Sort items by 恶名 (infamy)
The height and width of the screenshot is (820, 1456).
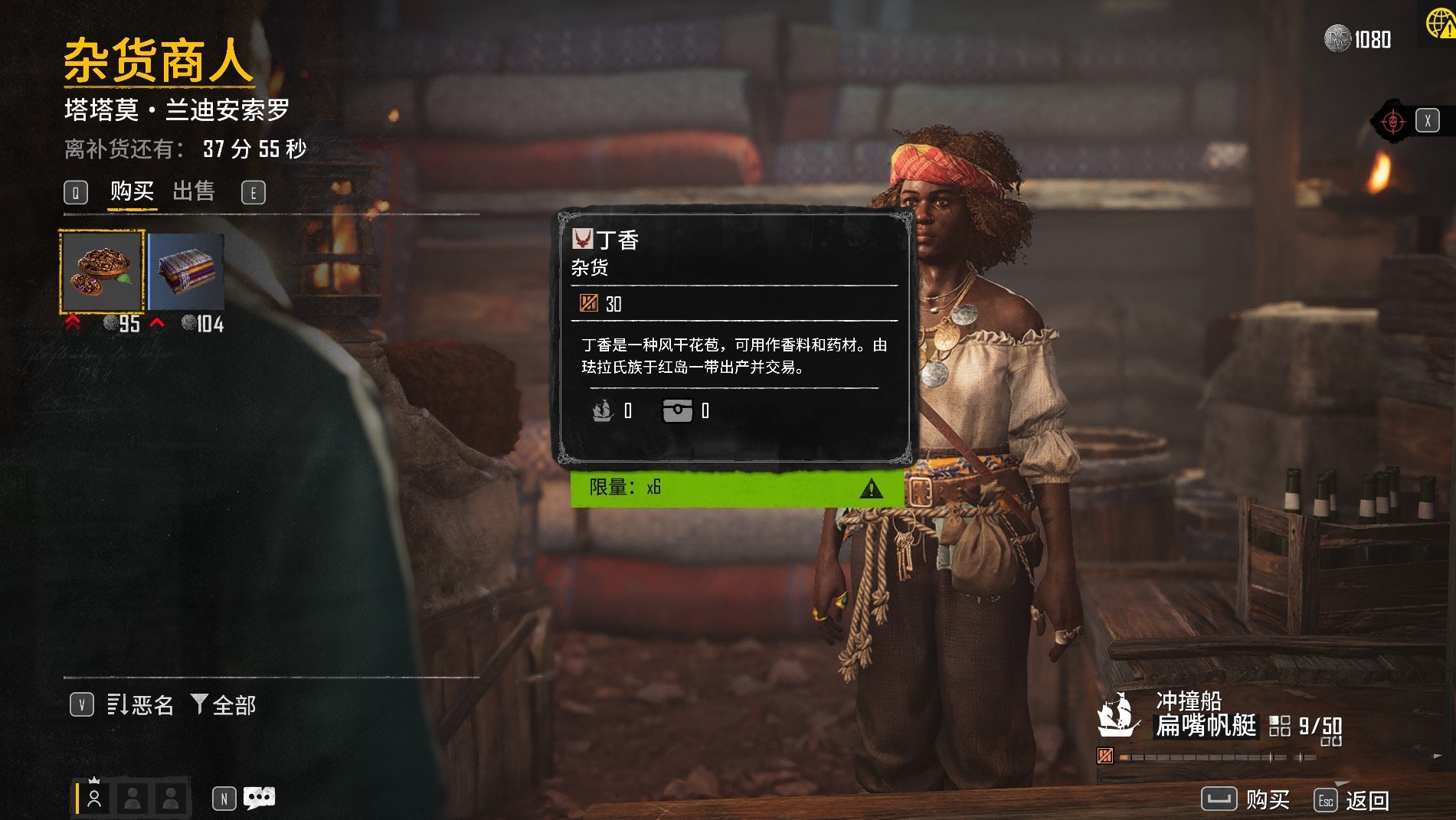tap(140, 704)
